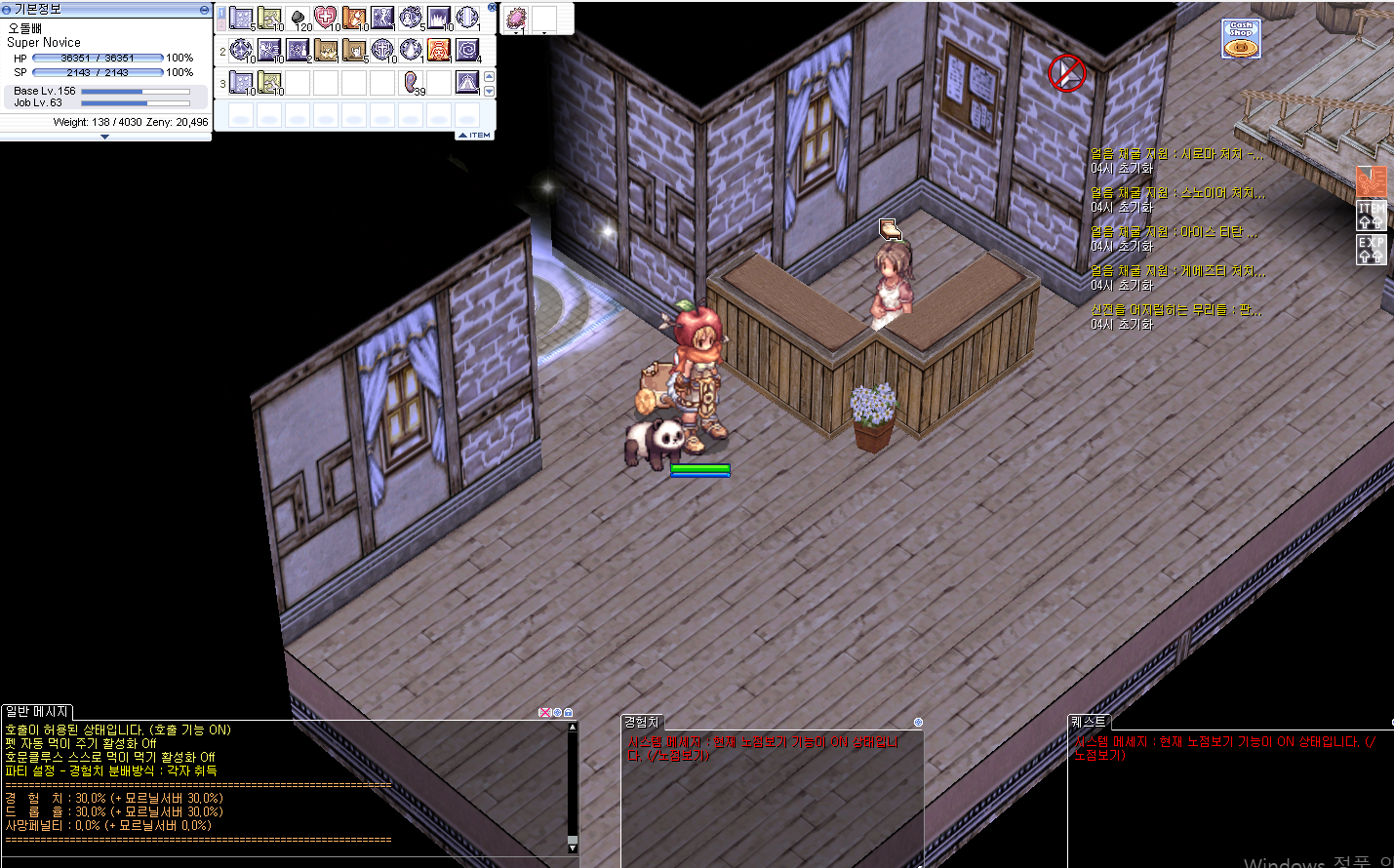The image size is (1394, 868).
Task: Select the 경험치 chat window tab
Action: coord(642,723)
